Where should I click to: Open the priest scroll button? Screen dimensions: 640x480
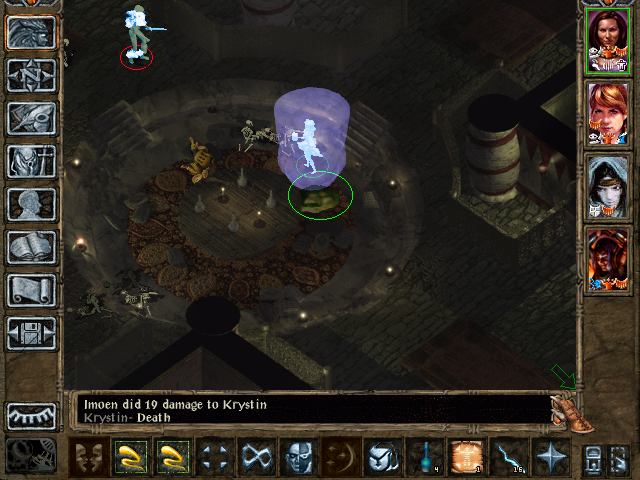(x=29, y=290)
